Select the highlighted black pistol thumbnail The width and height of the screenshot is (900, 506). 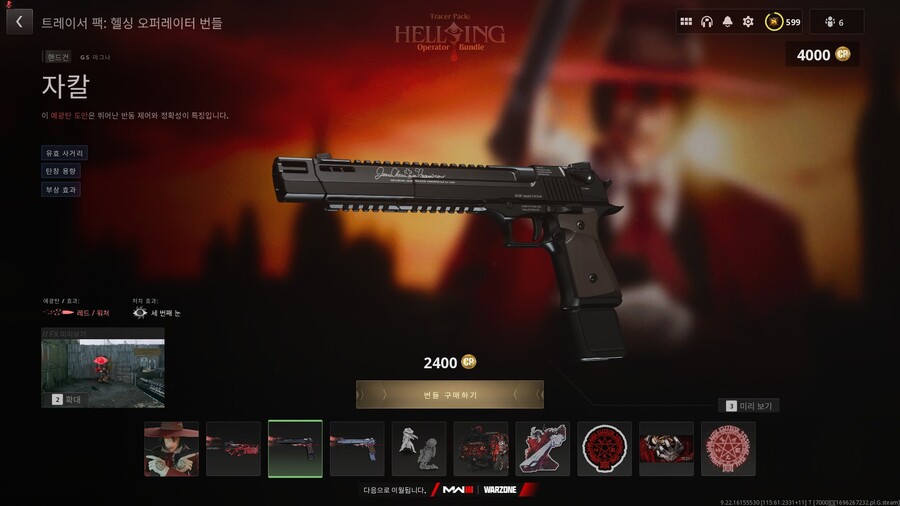pyautogui.click(x=295, y=448)
